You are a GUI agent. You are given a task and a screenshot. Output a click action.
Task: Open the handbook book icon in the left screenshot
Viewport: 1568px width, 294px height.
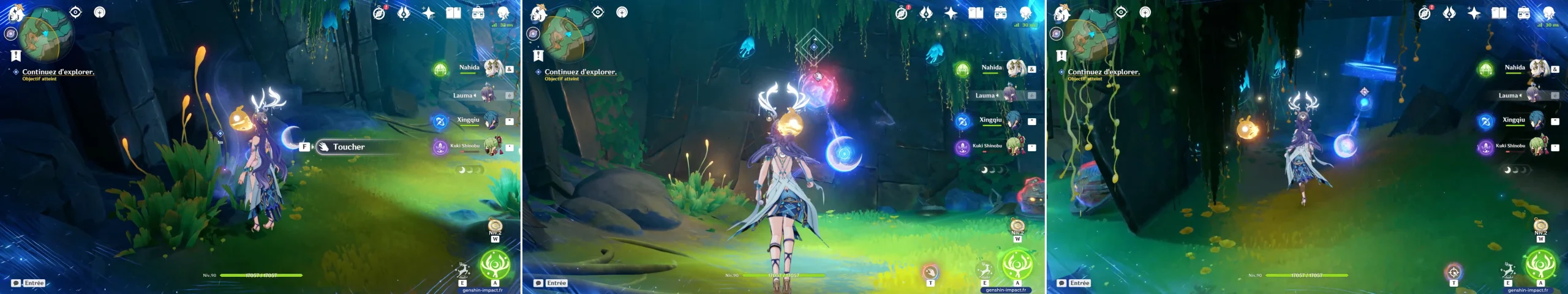[453, 13]
